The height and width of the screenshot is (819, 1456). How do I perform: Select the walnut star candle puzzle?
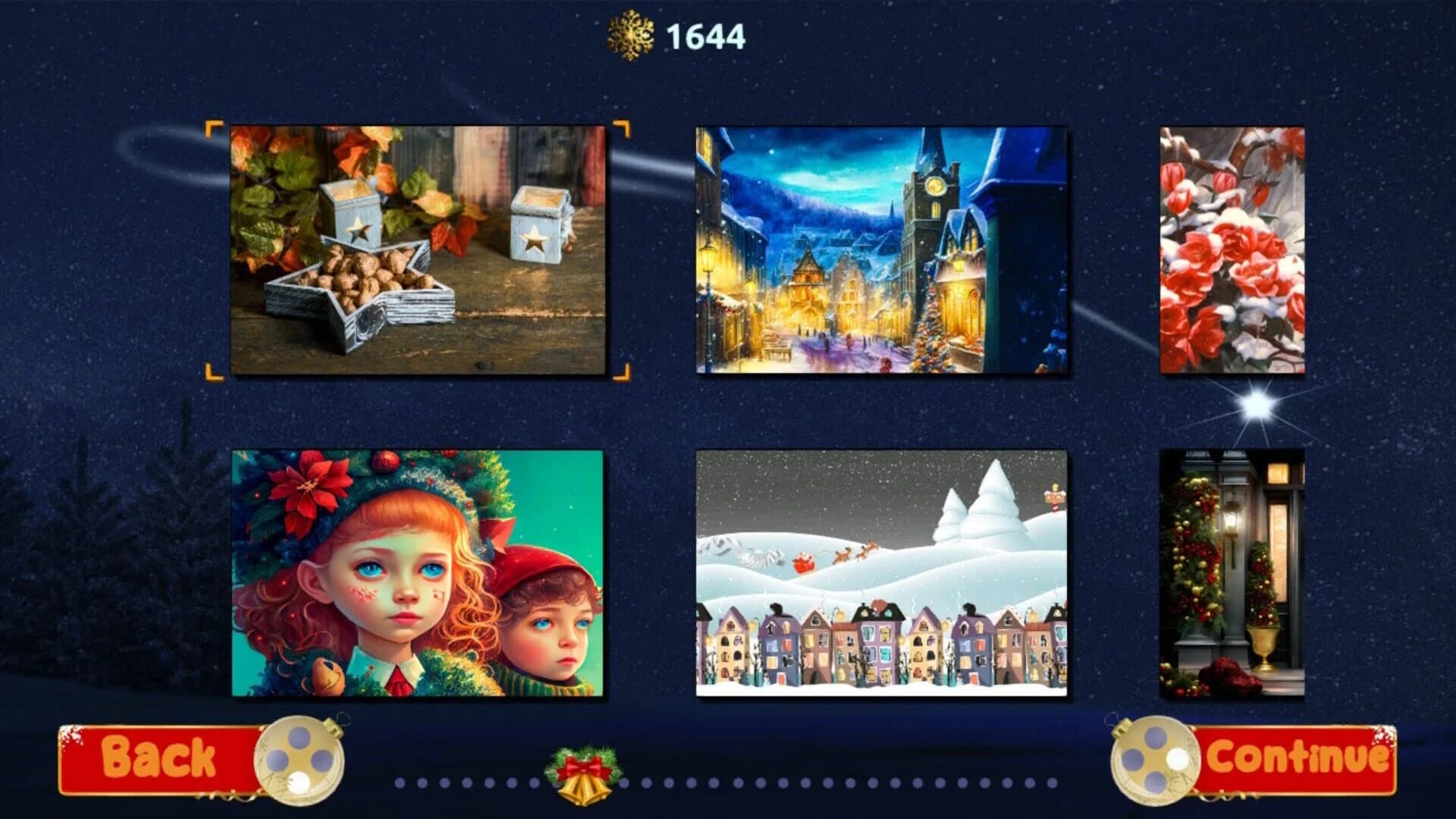(417, 250)
